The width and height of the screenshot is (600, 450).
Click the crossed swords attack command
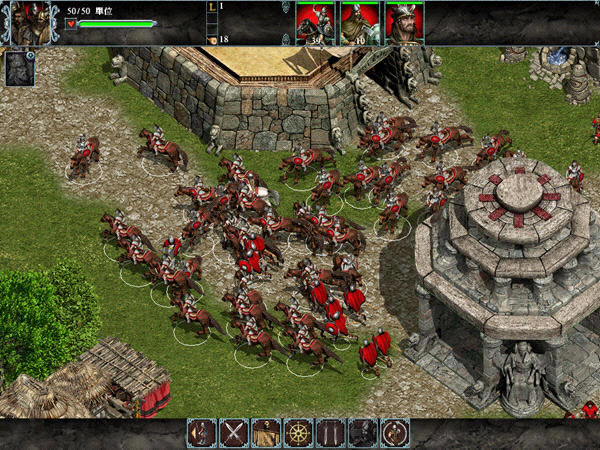pos(234,433)
